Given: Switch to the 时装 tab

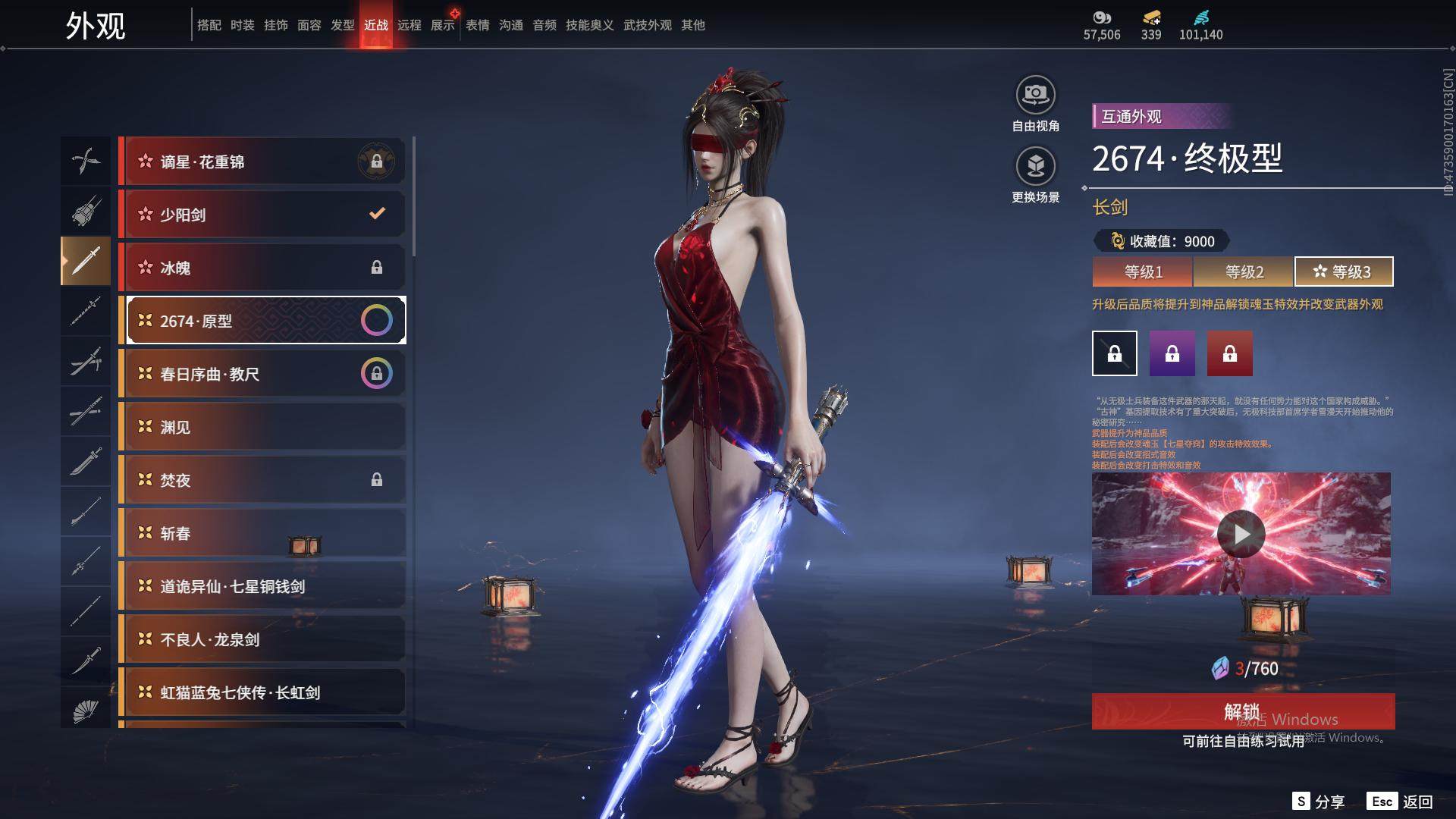Looking at the screenshot, I should click(x=242, y=25).
